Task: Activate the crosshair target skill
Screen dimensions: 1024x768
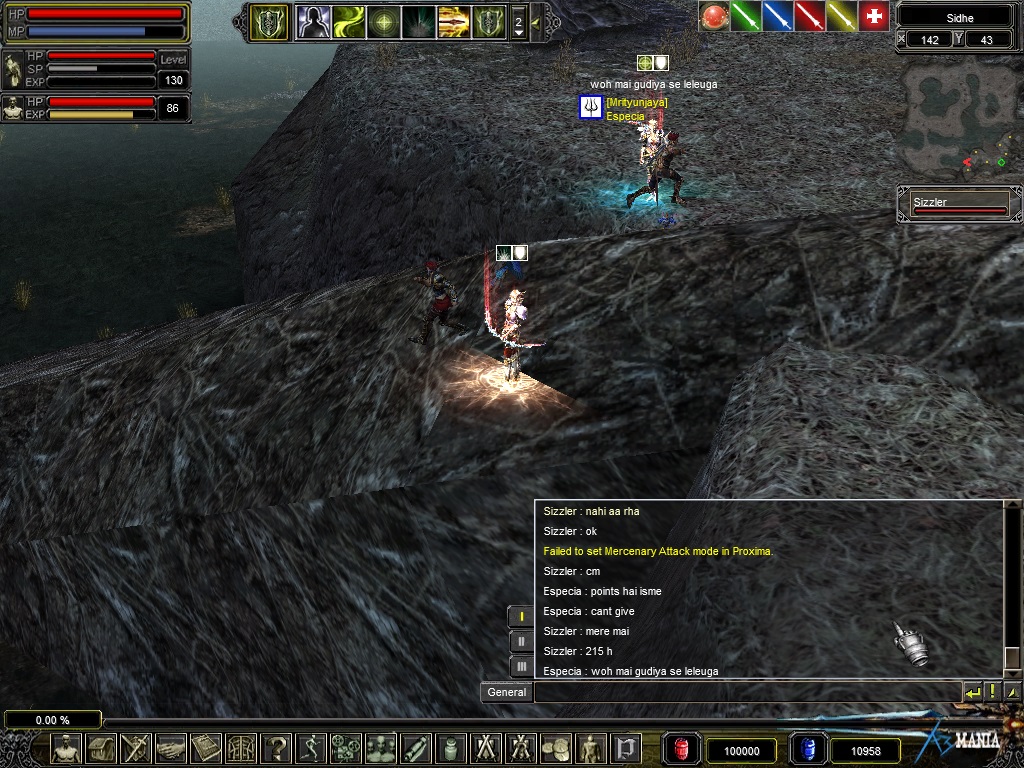Action: pyautogui.click(x=383, y=21)
